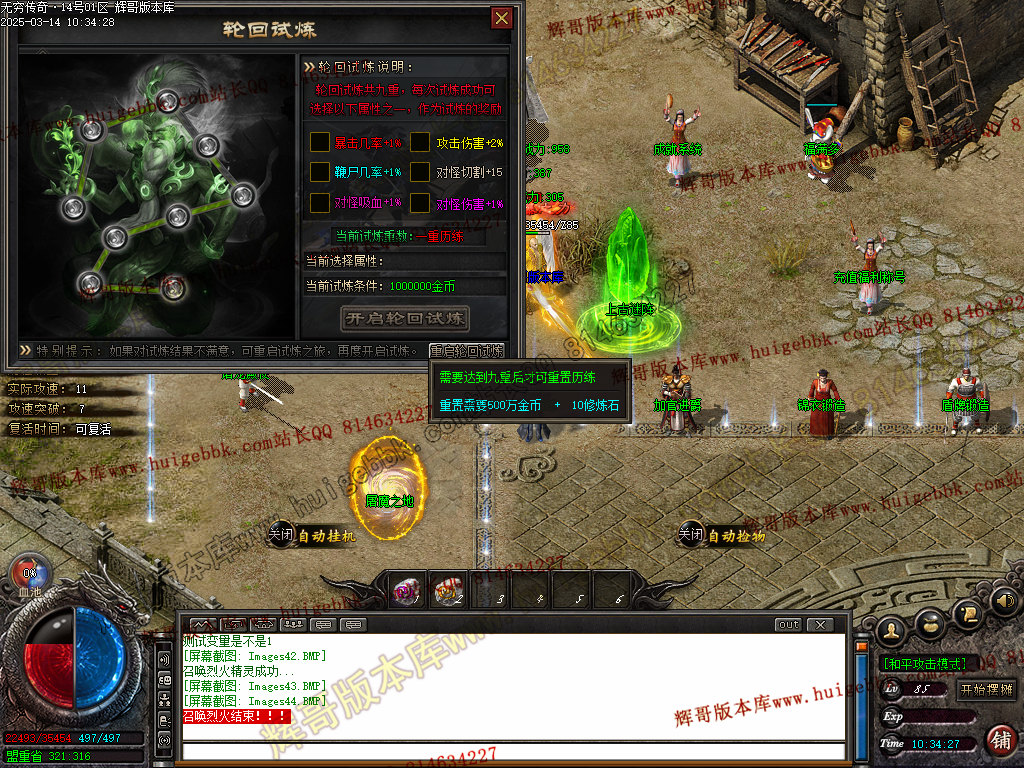Toggle the 自动捡物 auto-pickup button
The image size is (1024, 768).
[x=722, y=535]
